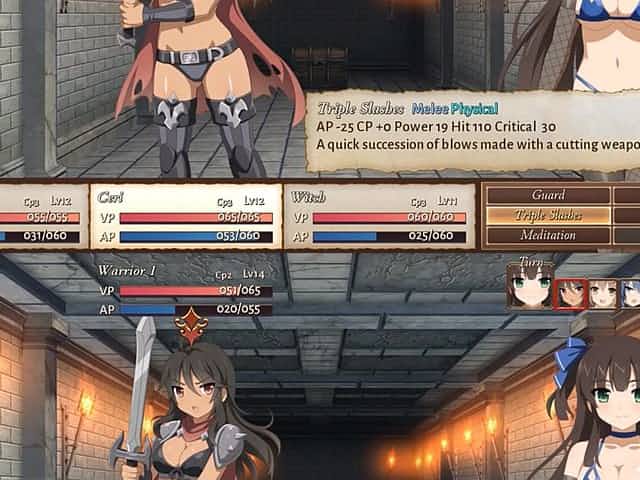Use the Meditation skill
This screenshot has width=640, height=480.
click(x=548, y=235)
